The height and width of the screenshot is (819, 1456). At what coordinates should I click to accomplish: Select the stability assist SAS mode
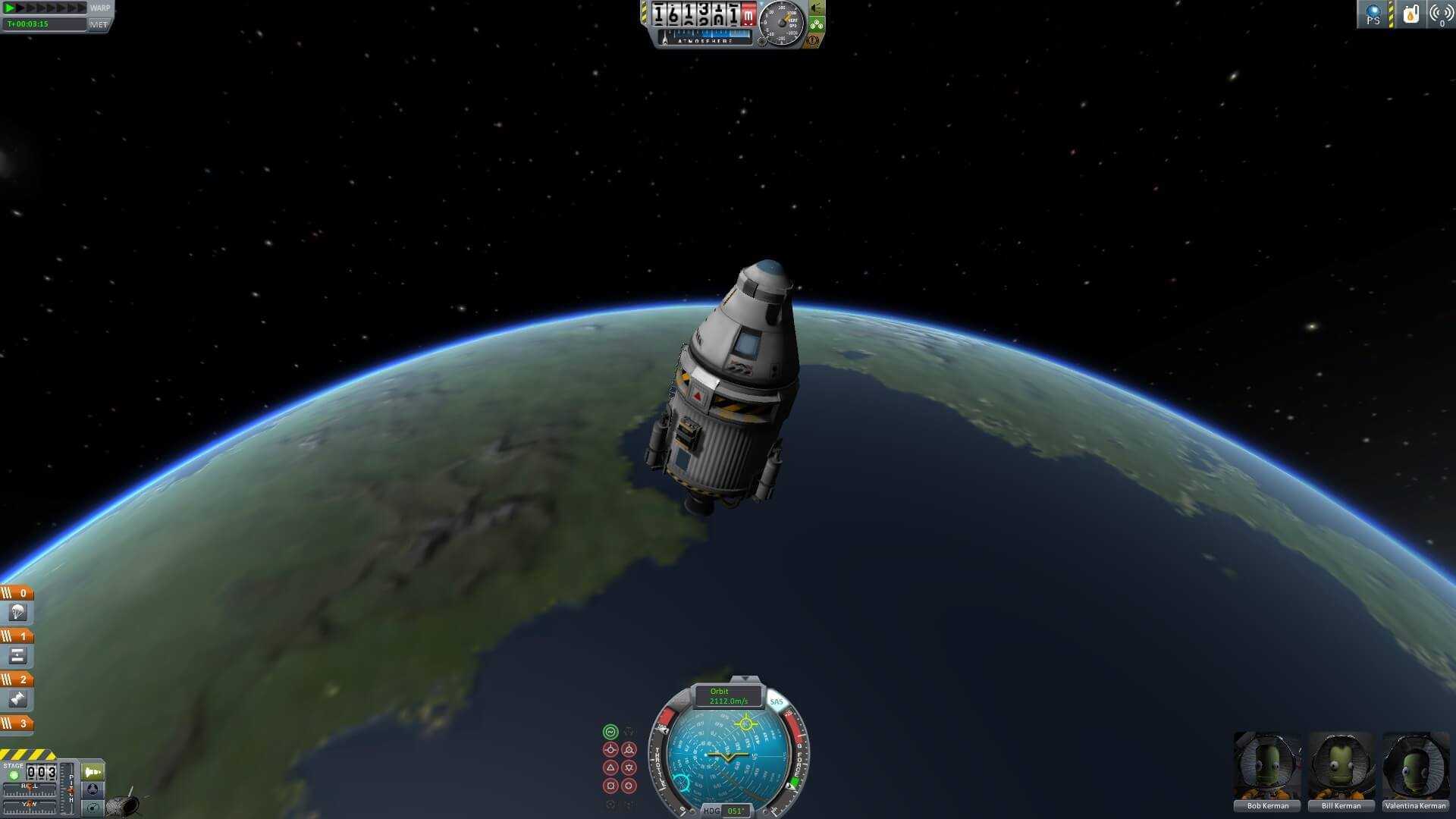(610, 732)
